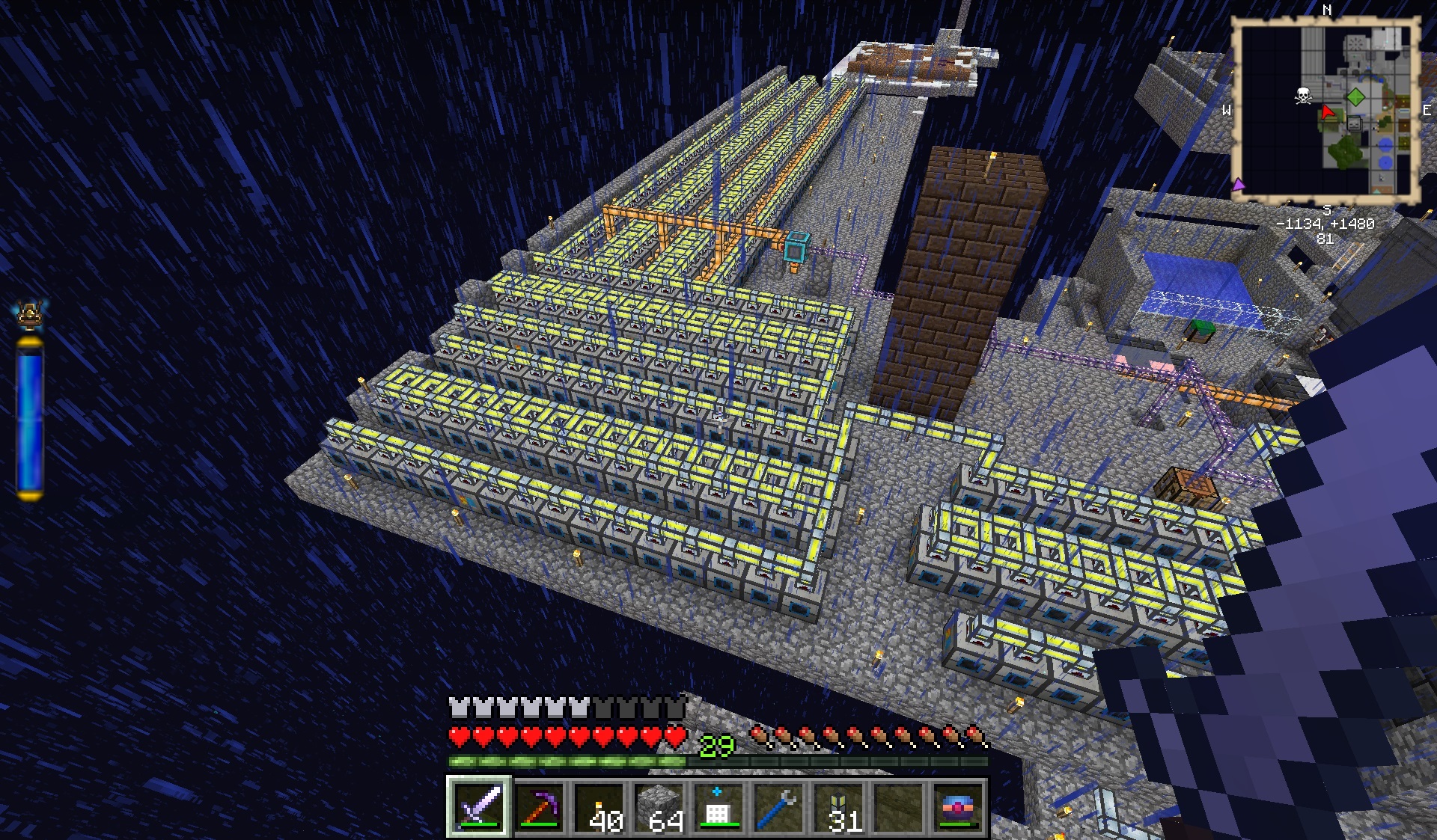Image resolution: width=1437 pixels, height=840 pixels.
Task: Select the blue and pink pouch slot
Action: pos(958,807)
